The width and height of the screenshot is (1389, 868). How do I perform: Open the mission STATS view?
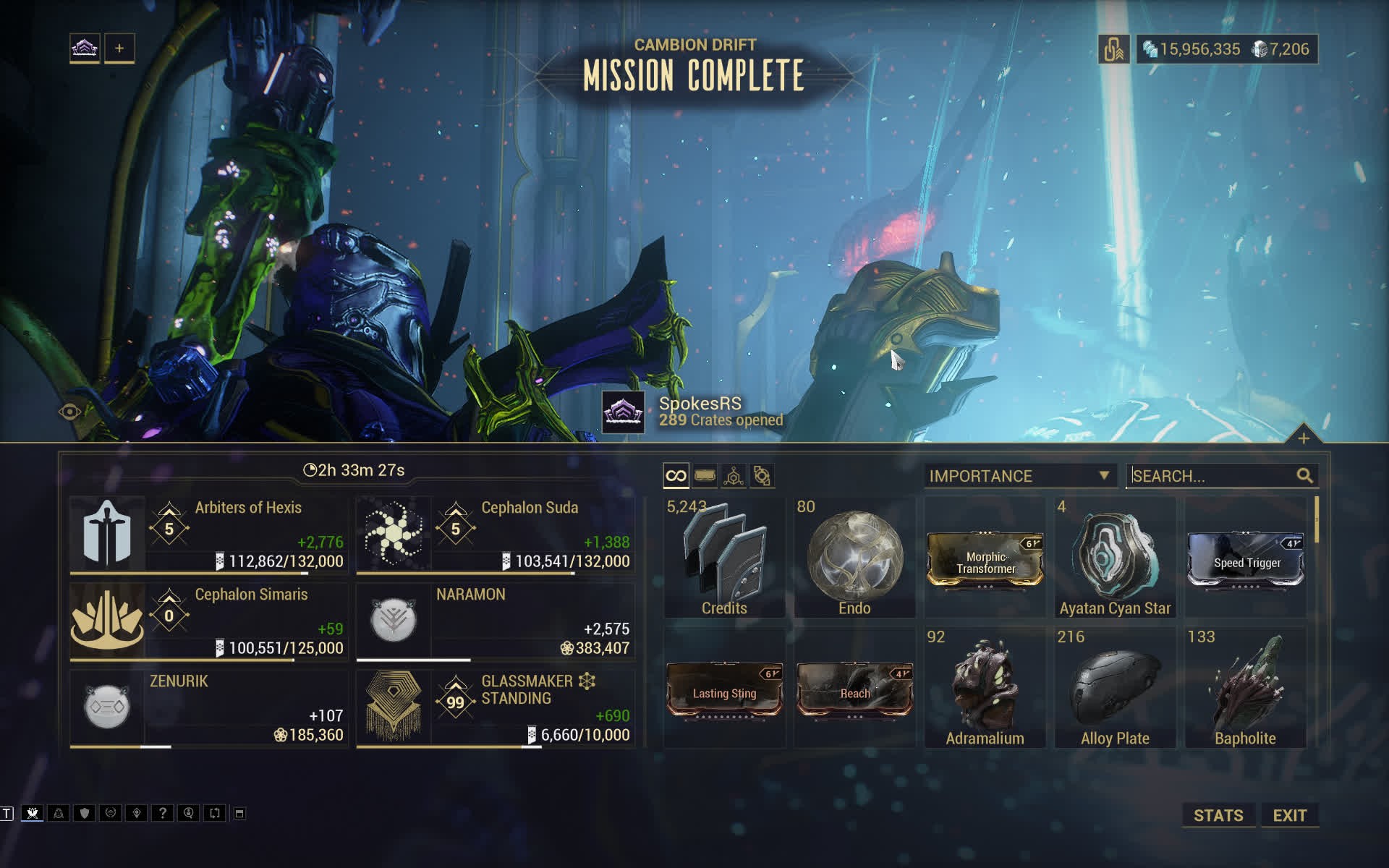click(x=1218, y=815)
